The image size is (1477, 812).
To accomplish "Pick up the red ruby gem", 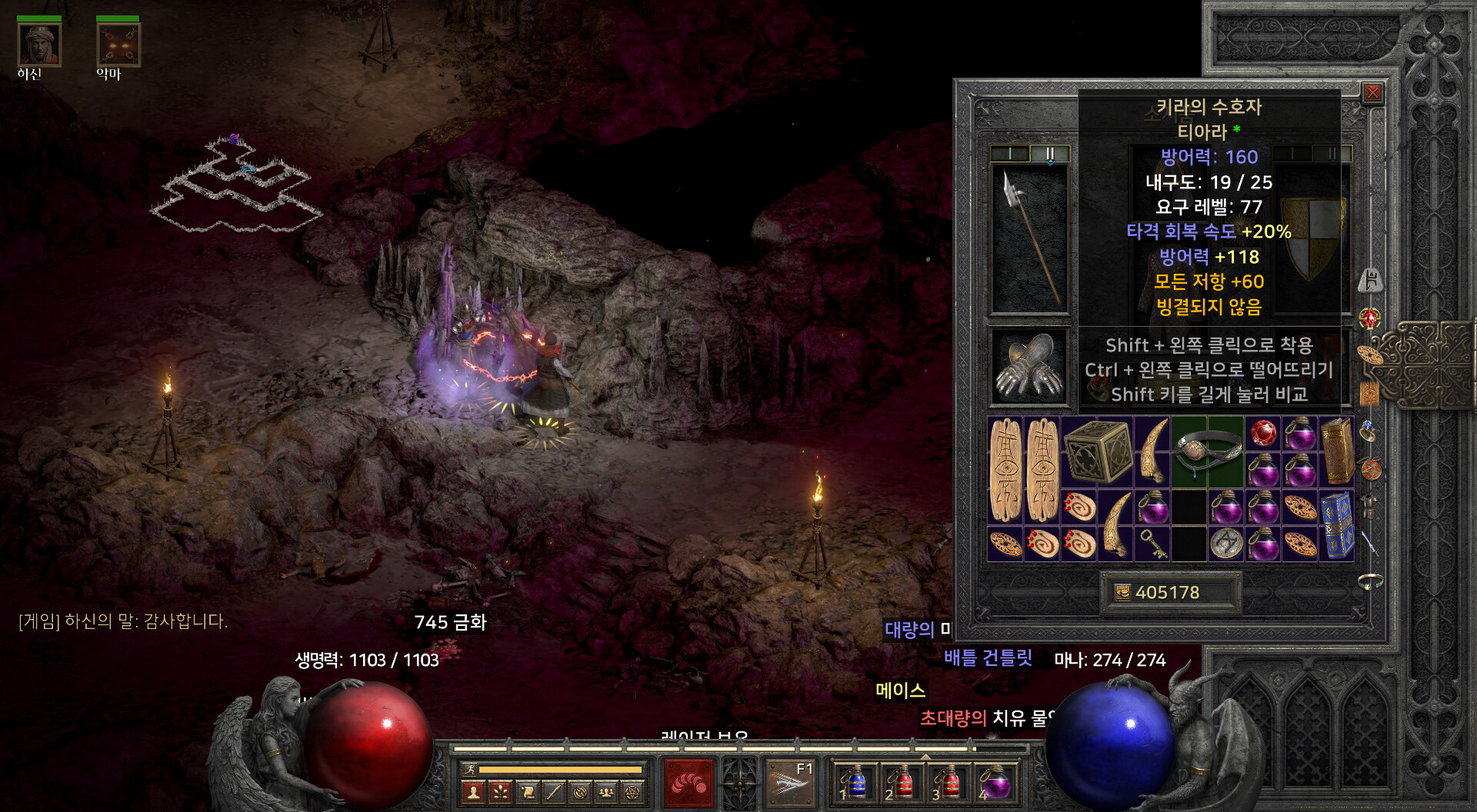I will [1262, 434].
